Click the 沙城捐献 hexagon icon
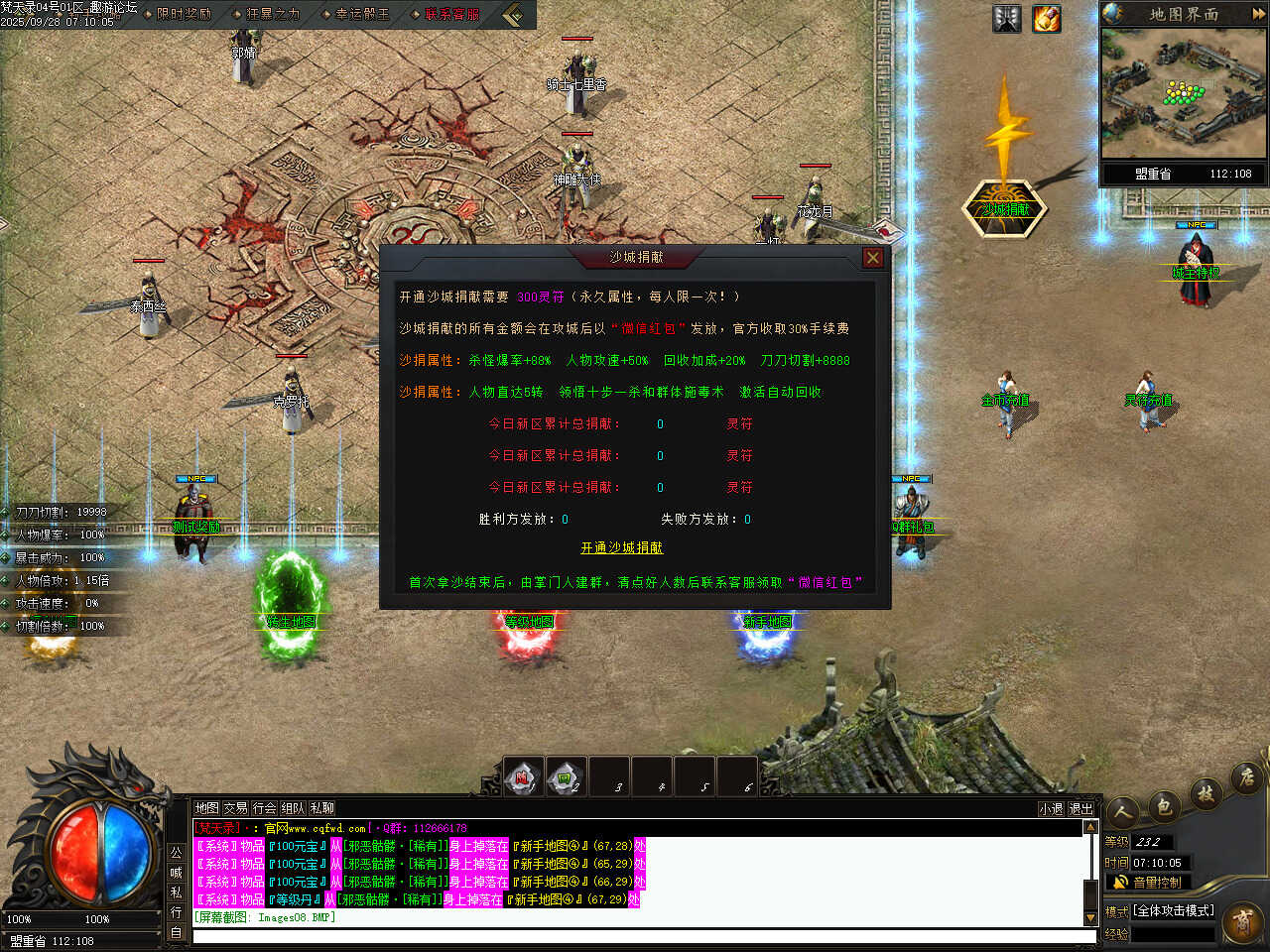The image size is (1270, 952). point(1005,208)
